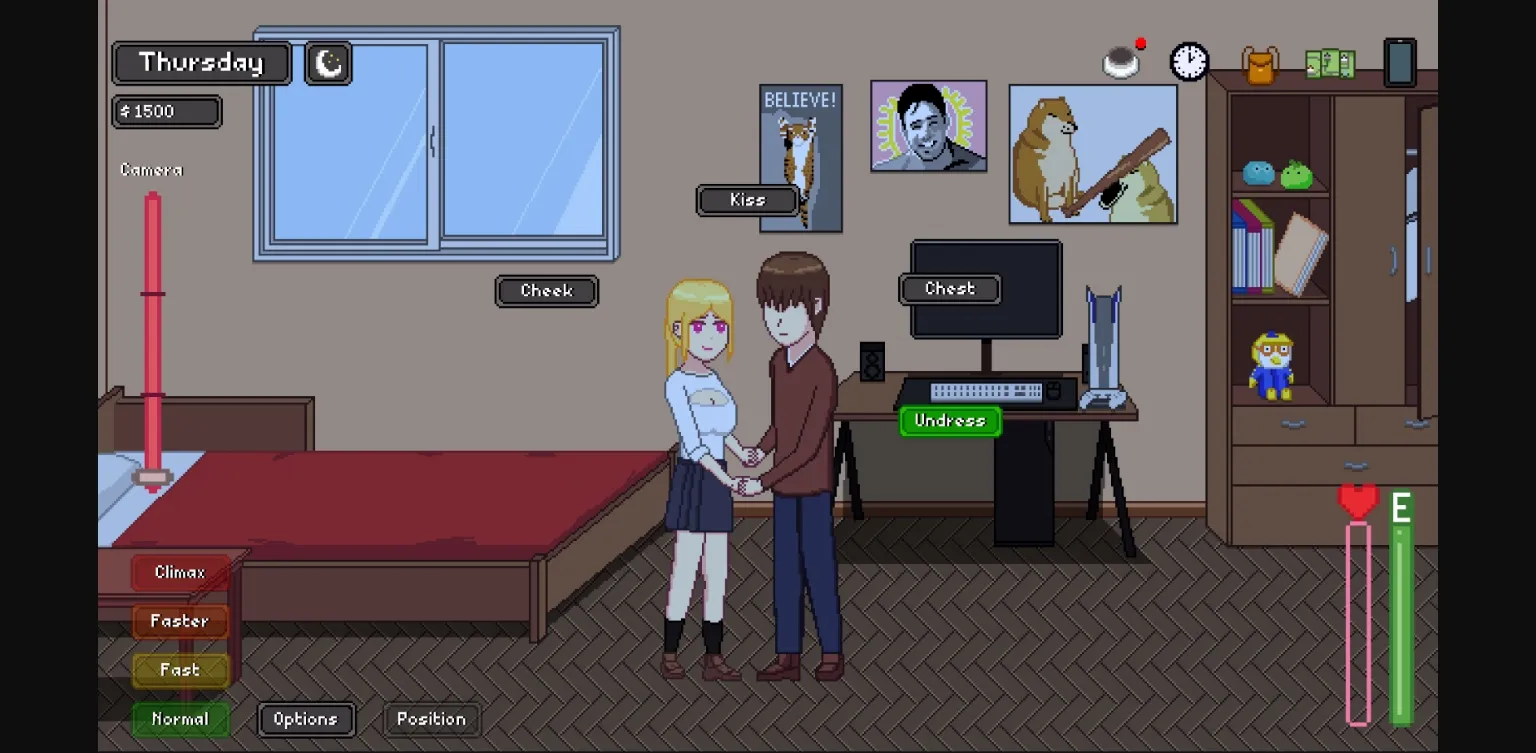Click the crescent moon night icon beside Thursday
The image size is (1536, 753).
(327, 62)
